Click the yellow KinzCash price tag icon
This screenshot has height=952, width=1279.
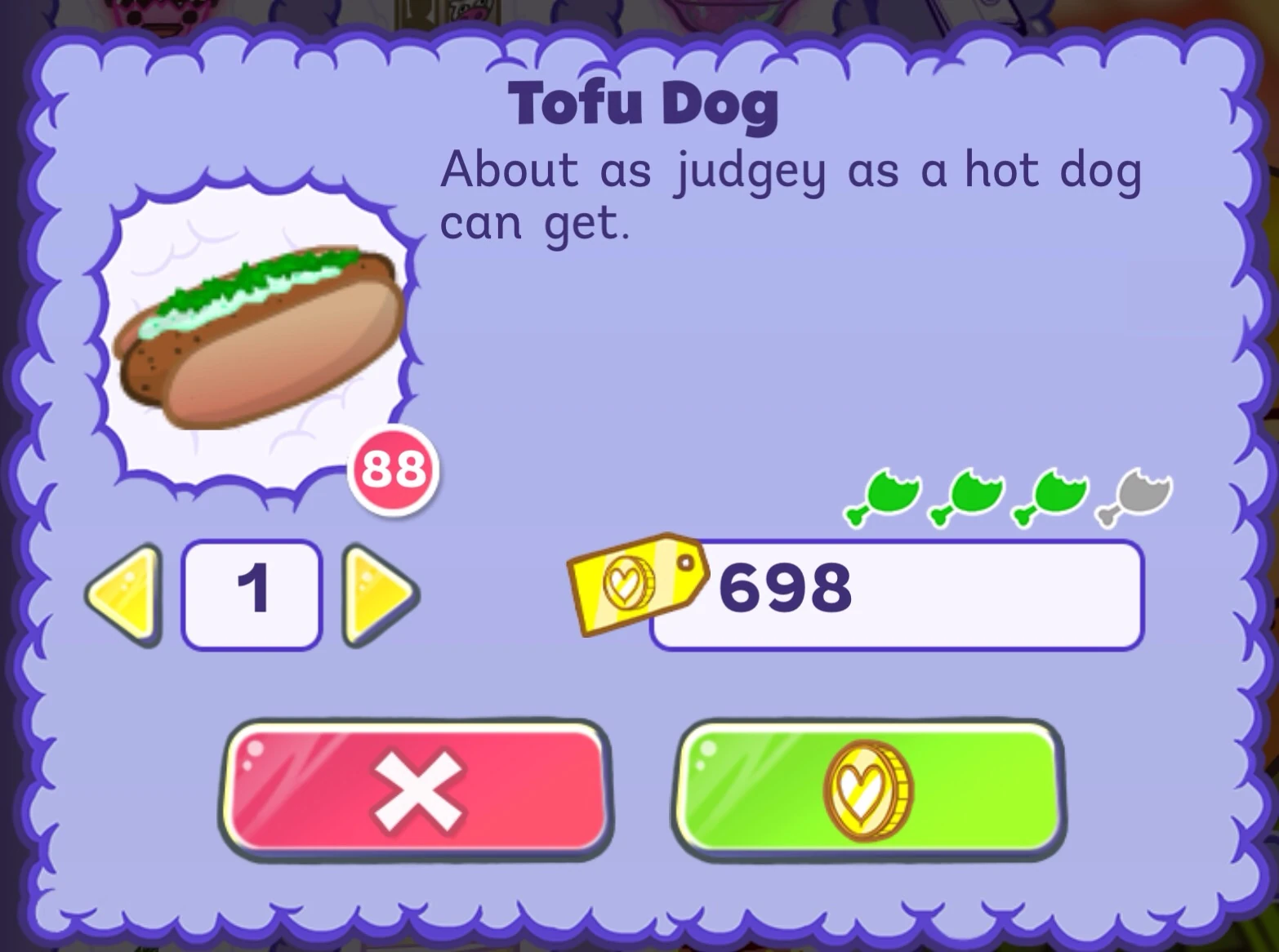[x=637, y=582]
